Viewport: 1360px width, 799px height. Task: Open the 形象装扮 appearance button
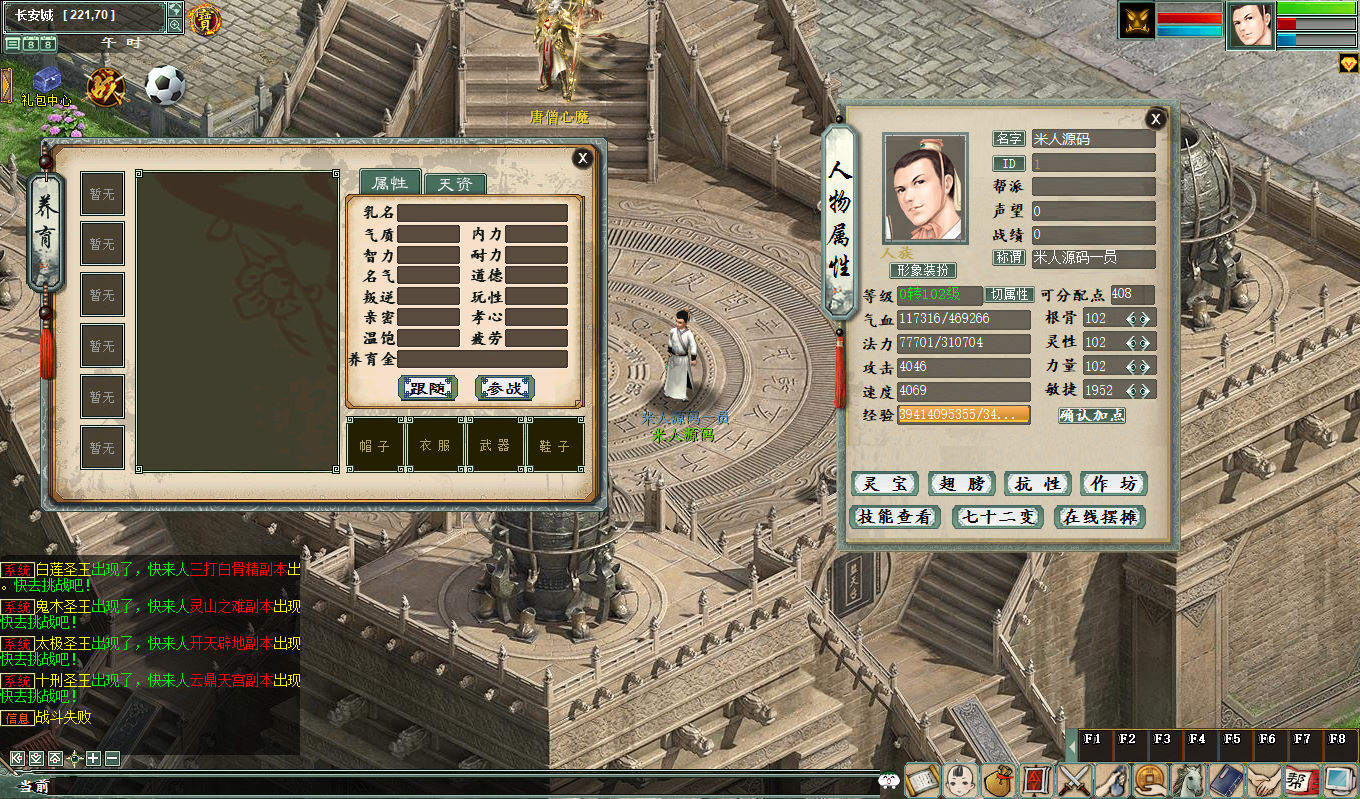(923, 271)
